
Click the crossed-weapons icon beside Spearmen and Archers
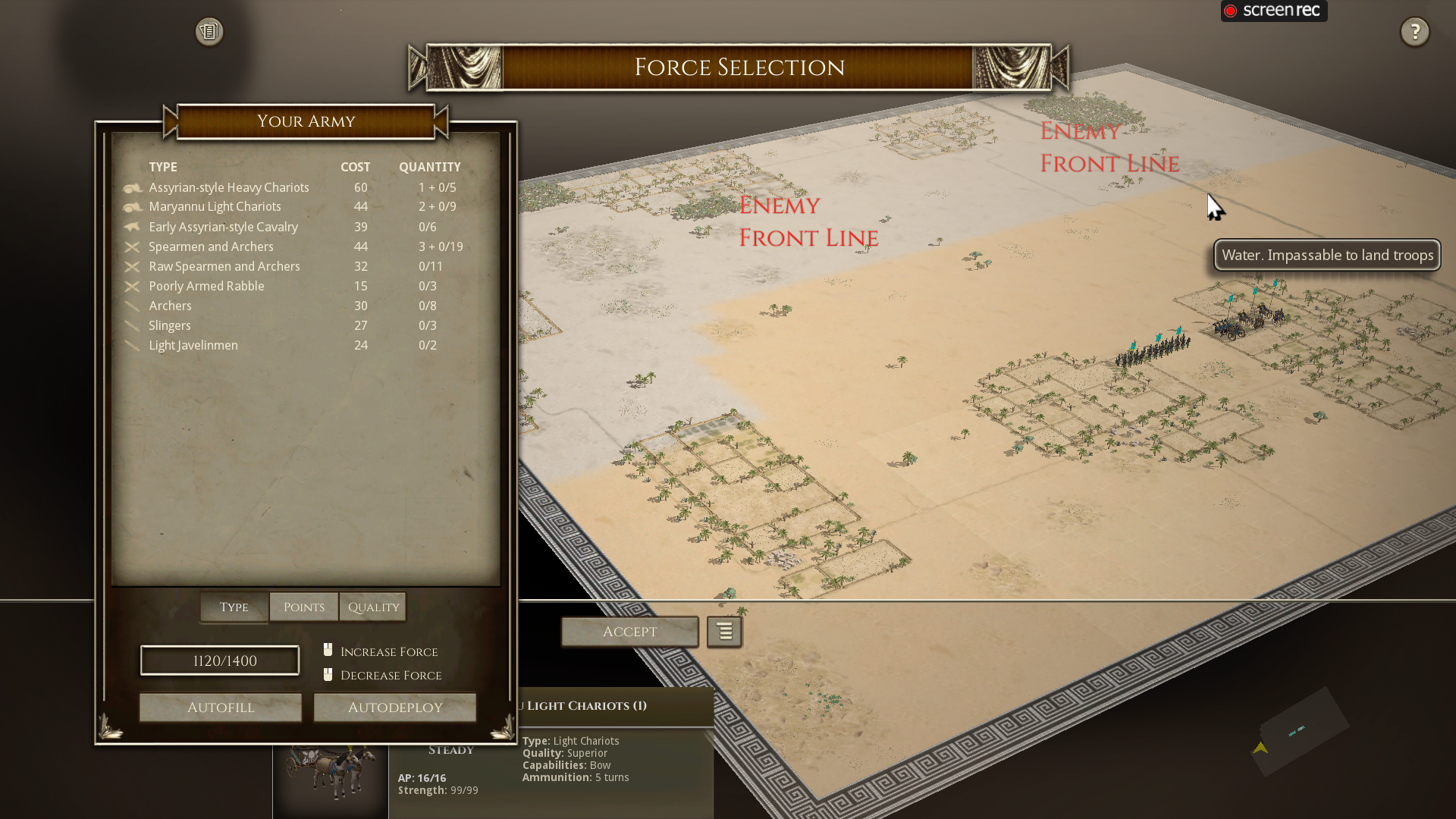click(x=132, y=246)
